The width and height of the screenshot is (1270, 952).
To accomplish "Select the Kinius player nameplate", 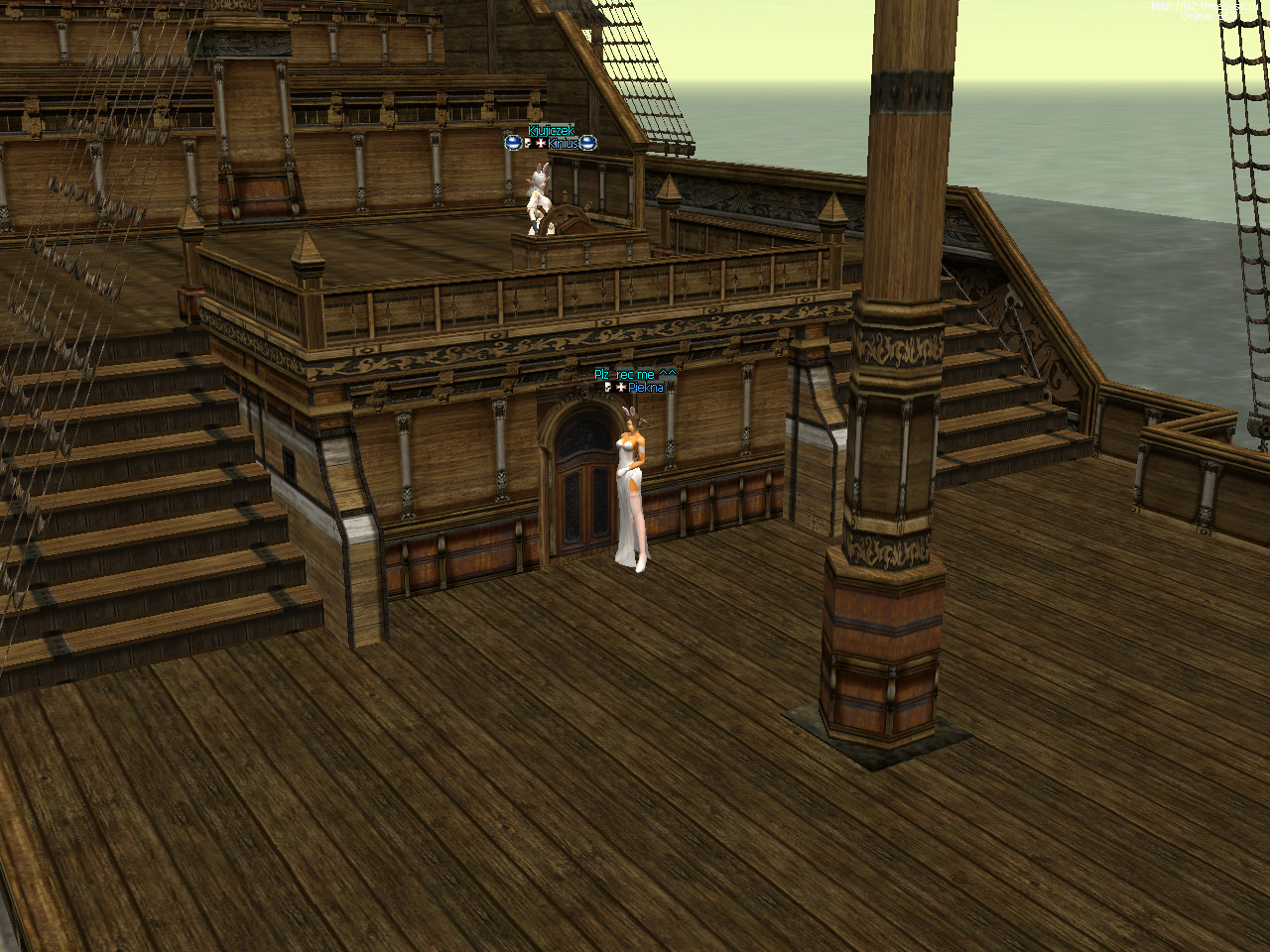I will coord(562,144).
